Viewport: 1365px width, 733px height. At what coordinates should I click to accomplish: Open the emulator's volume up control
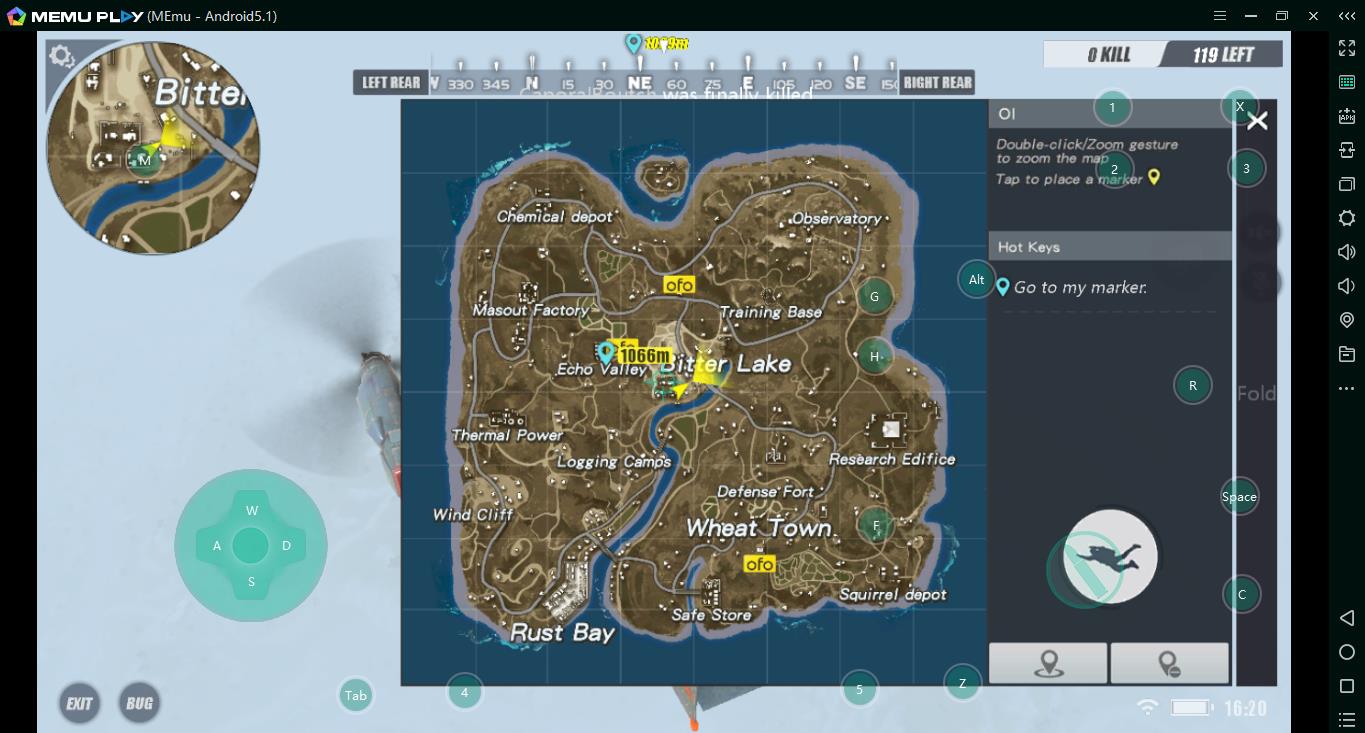click(x=1347, y=252)
